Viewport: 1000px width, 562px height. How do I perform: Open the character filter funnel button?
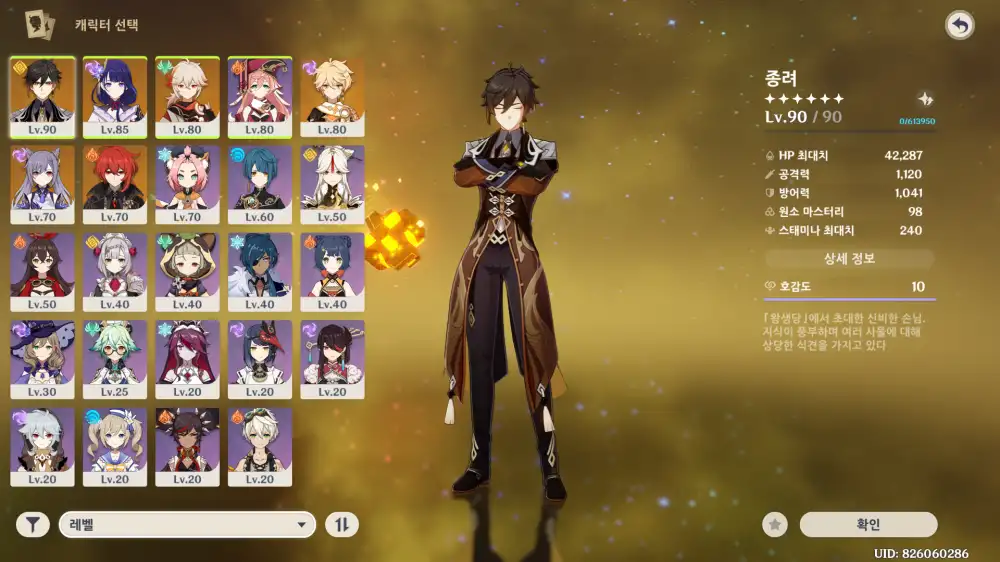tap(33, 524)
